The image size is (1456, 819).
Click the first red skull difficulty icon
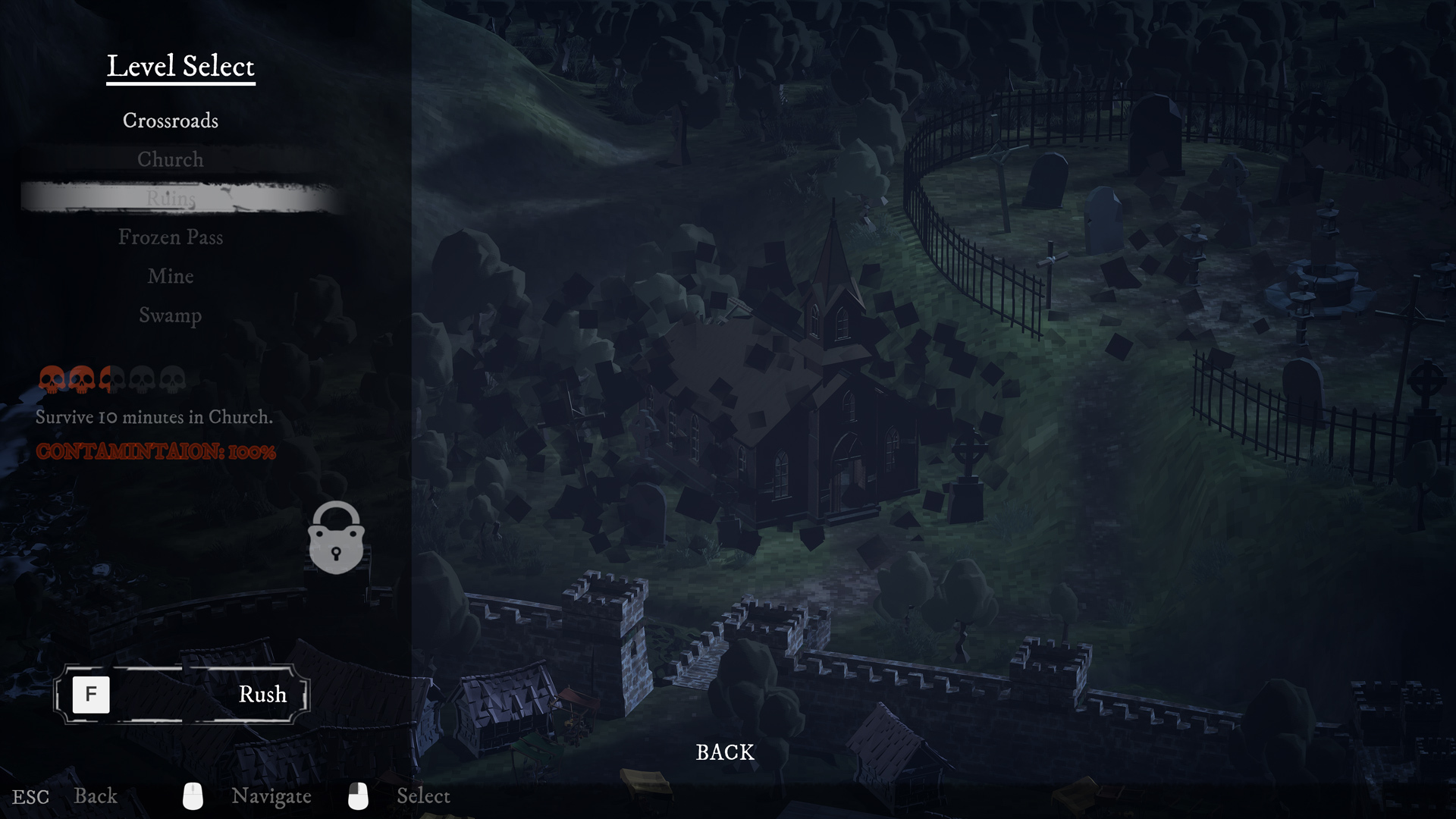click(x=53, y=379)
